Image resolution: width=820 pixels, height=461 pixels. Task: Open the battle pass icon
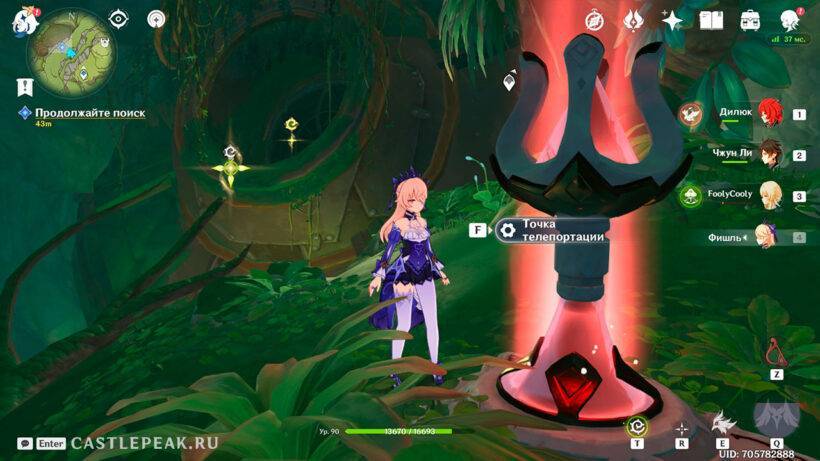pyautogui.click(x=632, y=20)
